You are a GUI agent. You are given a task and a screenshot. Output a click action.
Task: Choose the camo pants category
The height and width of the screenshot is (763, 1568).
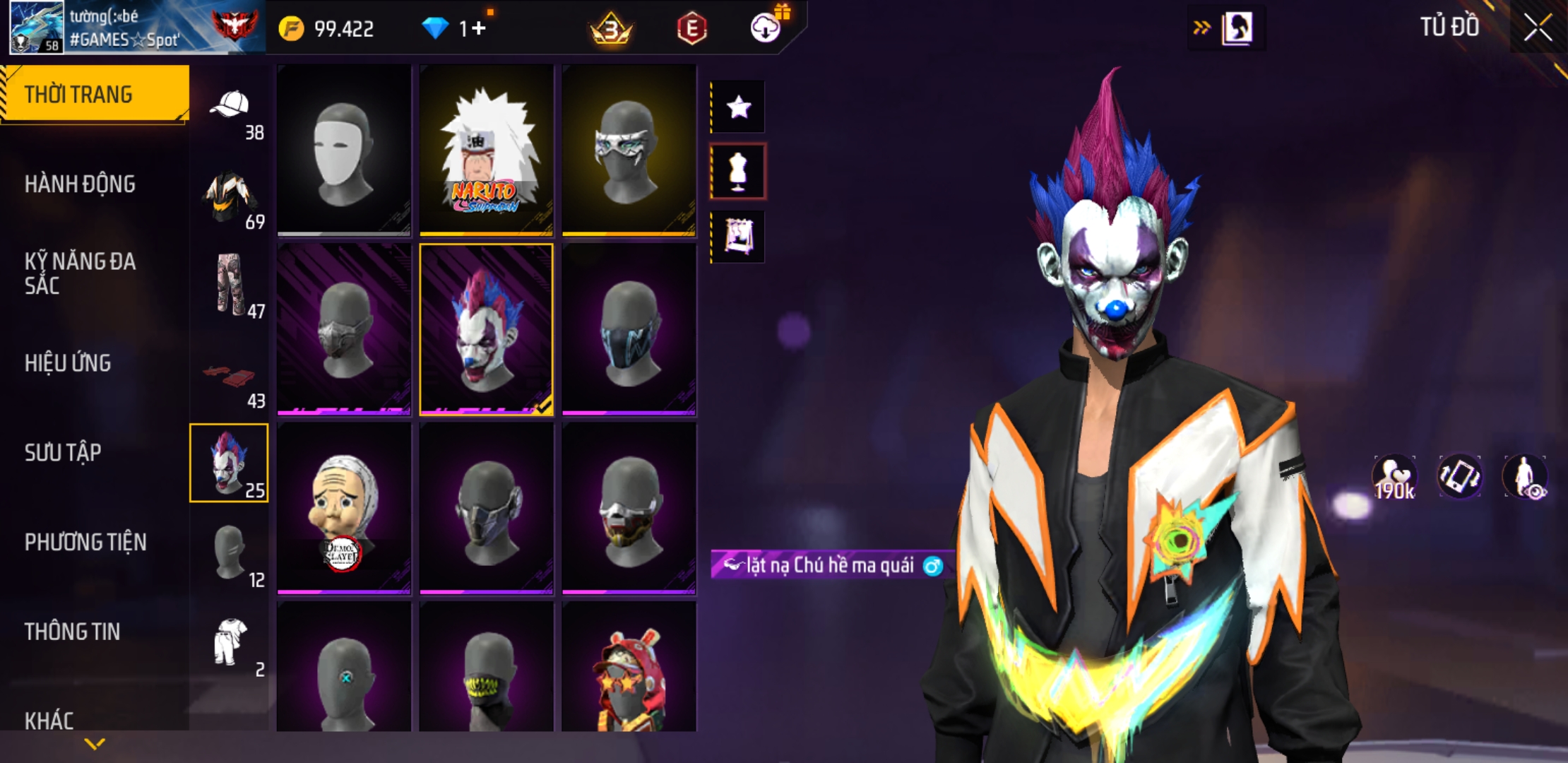coord(230,286)
